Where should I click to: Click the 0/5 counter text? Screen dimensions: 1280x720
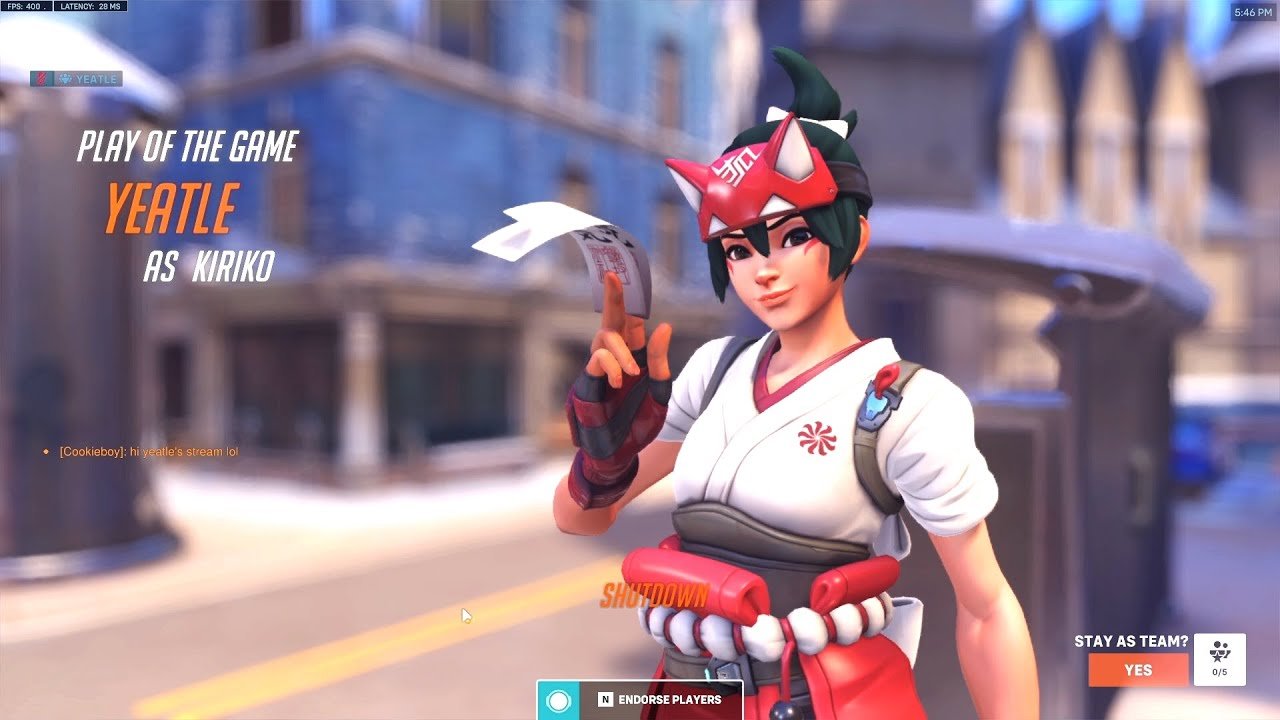[1219, 671]
